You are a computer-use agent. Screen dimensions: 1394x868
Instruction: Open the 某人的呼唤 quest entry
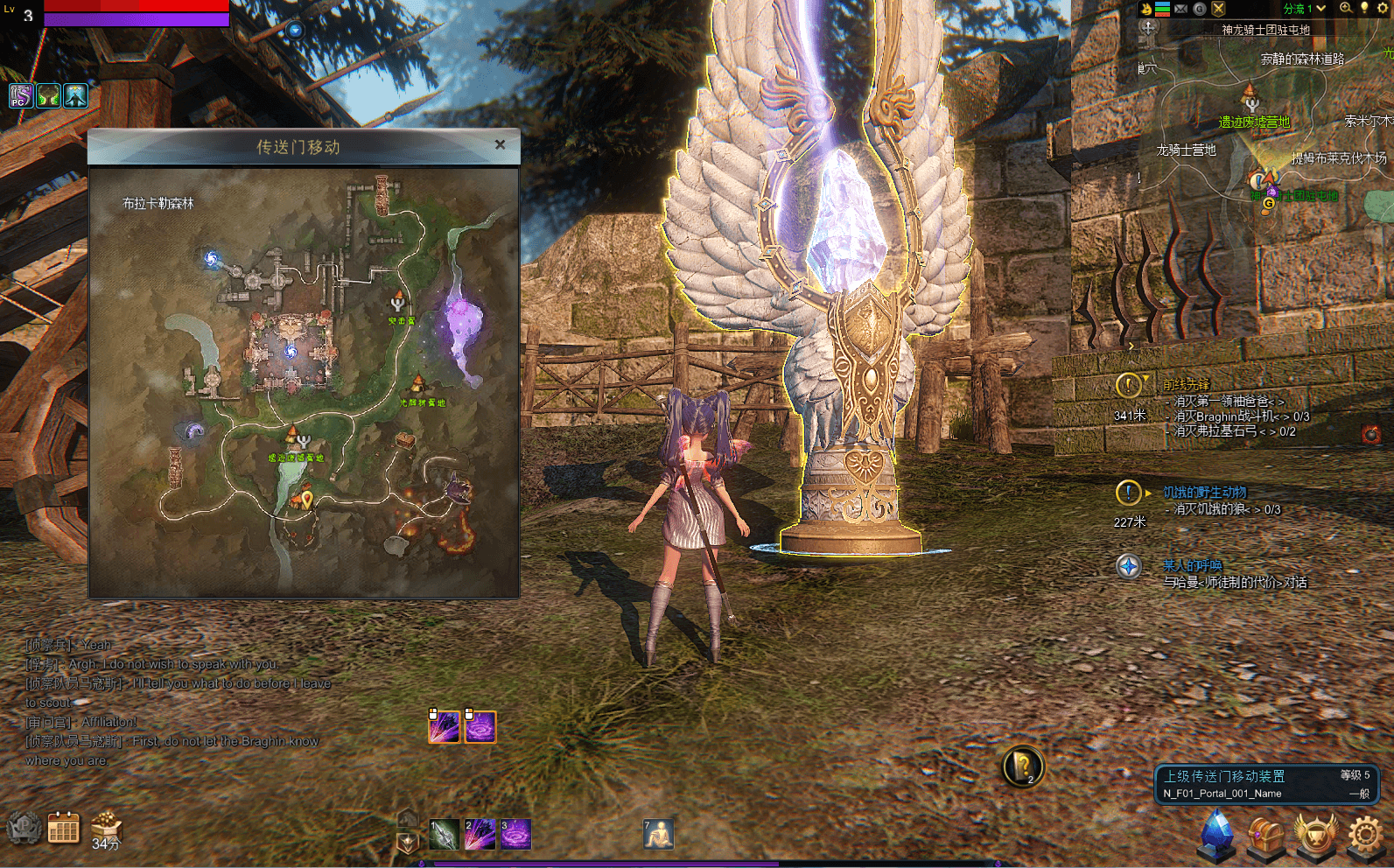coord(1192,566)
